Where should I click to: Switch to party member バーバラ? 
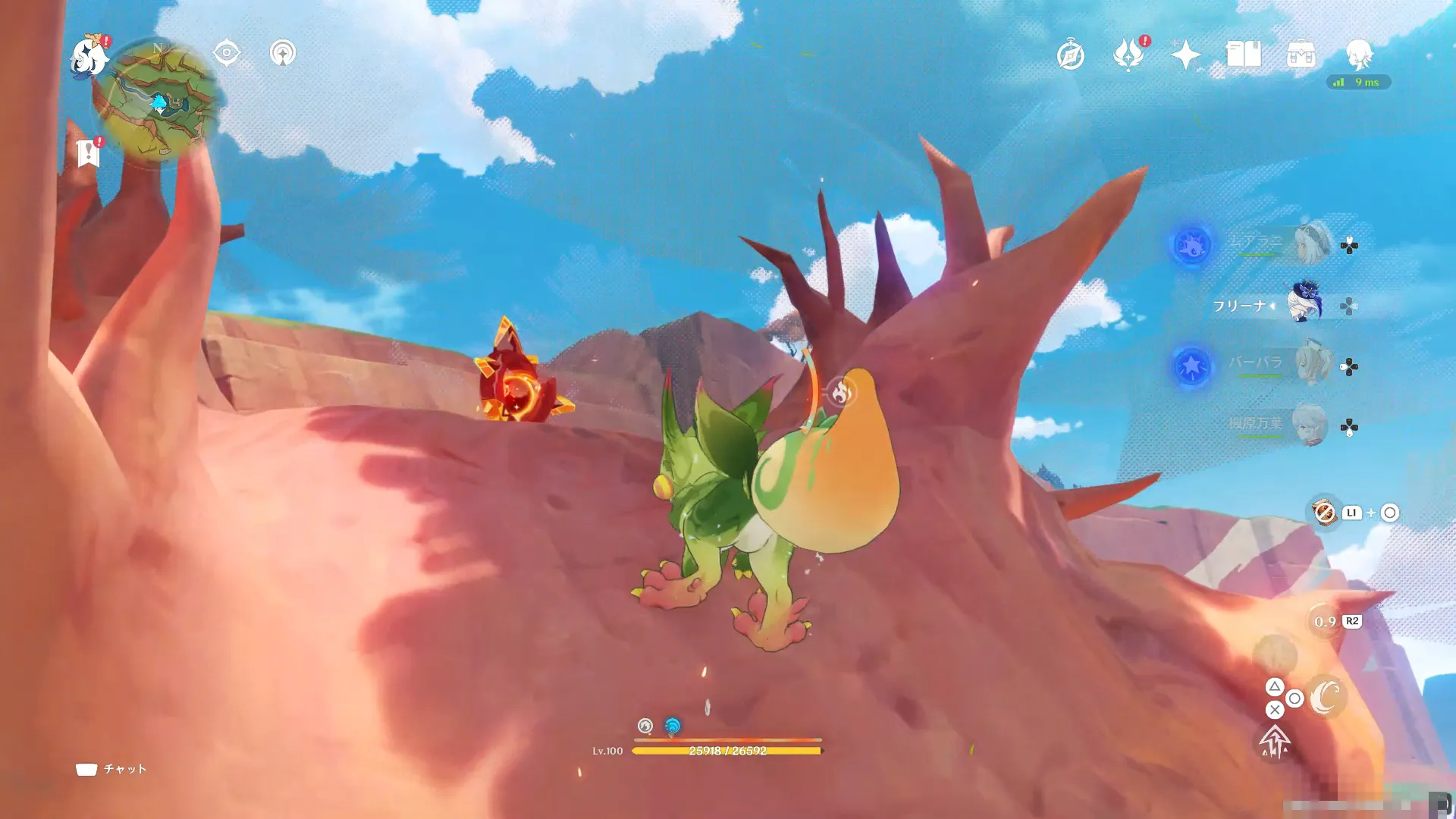click(1312, 365)
